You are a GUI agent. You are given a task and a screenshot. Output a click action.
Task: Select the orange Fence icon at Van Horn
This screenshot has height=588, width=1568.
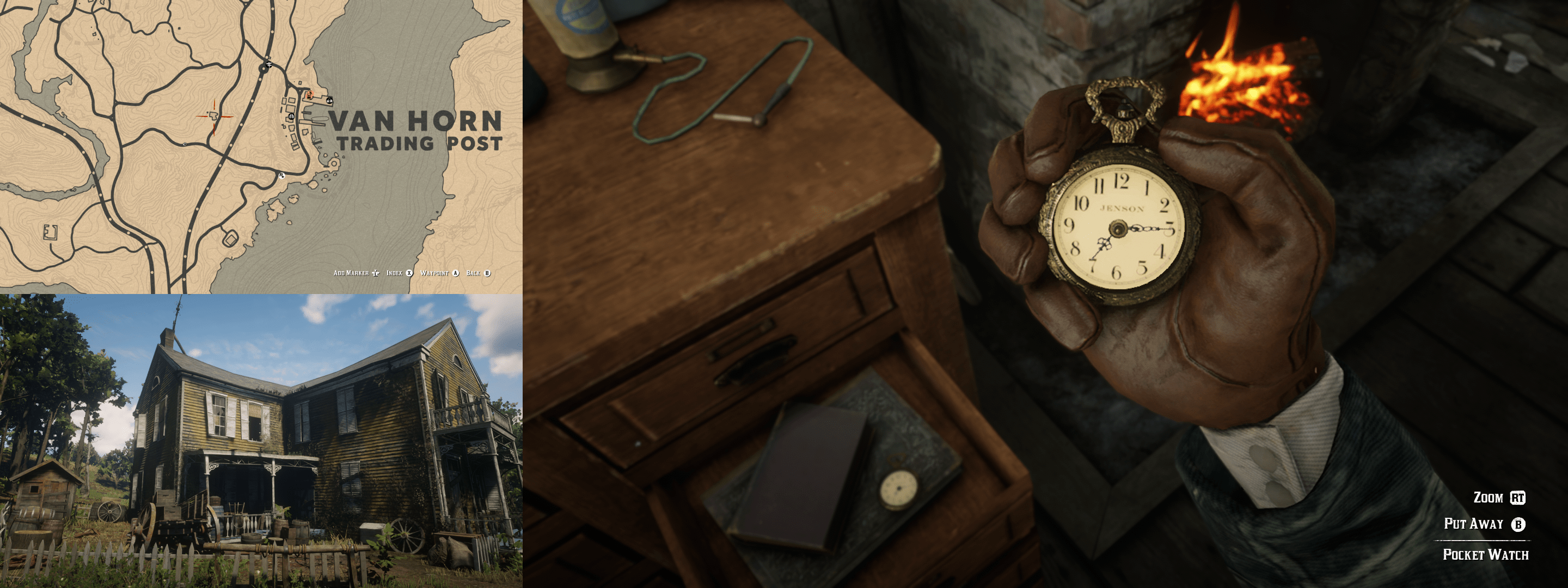[x=309, y=96]
